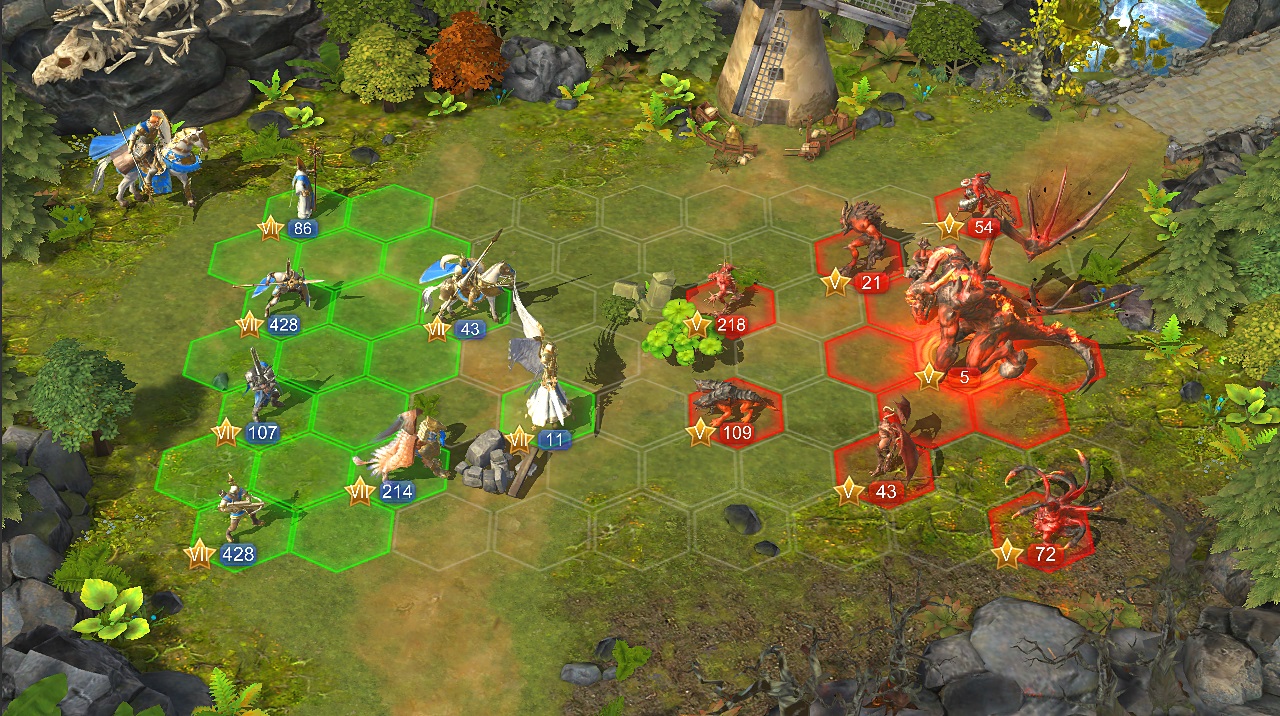
Task: Target the enemy stack of 54
Action: 981,200
